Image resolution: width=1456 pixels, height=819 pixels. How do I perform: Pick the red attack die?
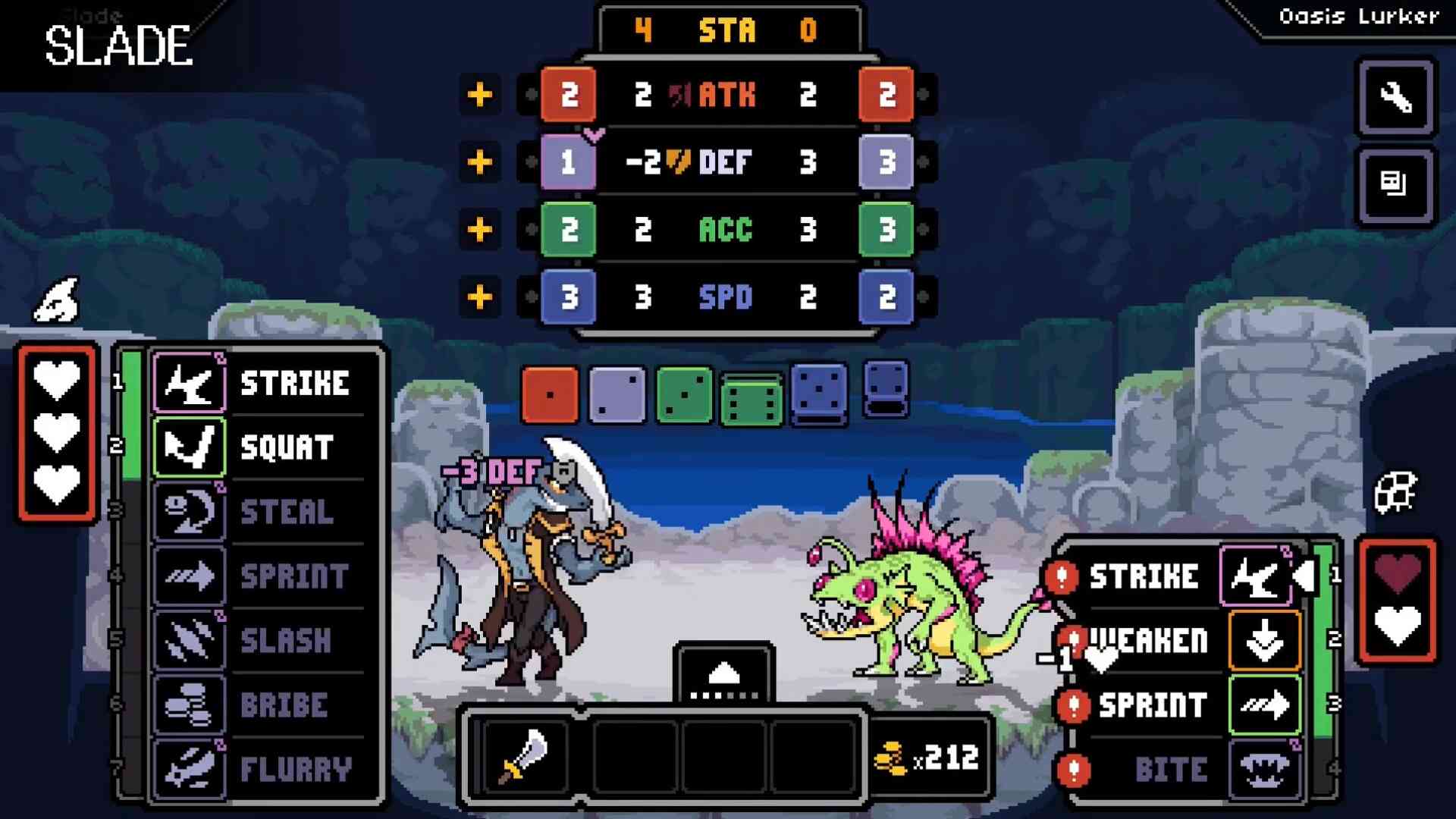coord(550,394)
